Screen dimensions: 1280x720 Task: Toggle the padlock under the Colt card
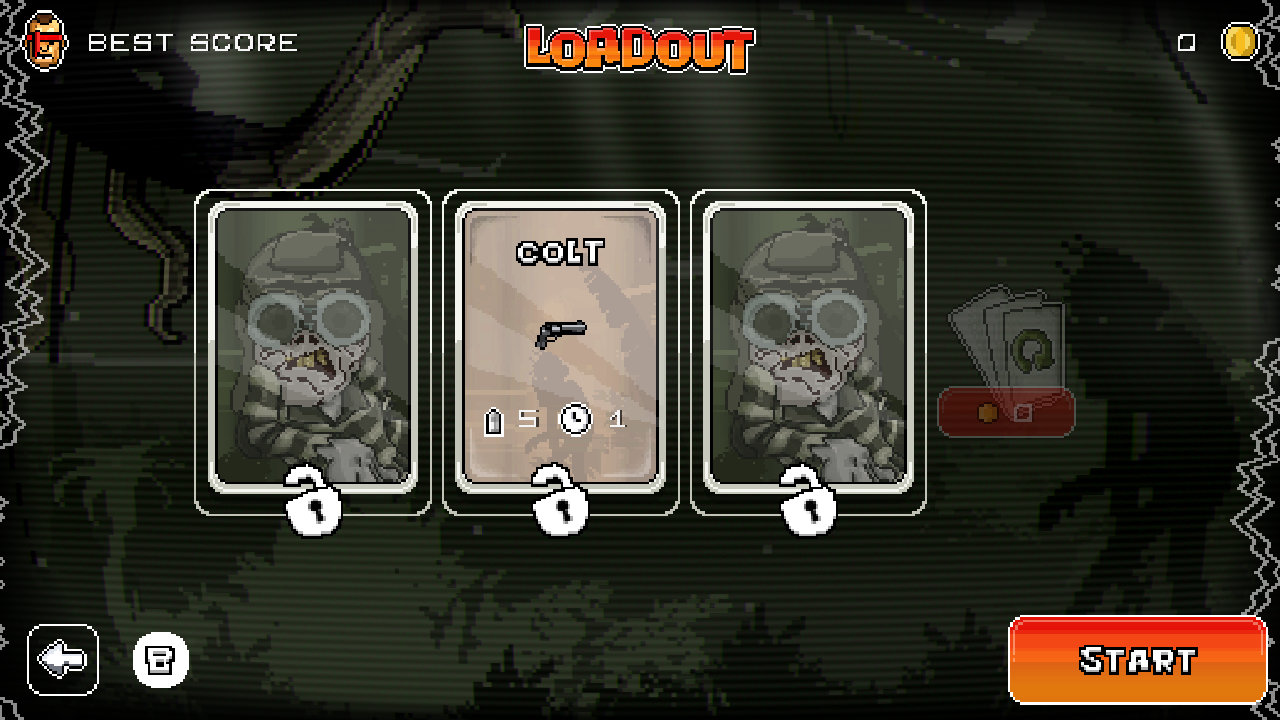[x=560, y=508]
